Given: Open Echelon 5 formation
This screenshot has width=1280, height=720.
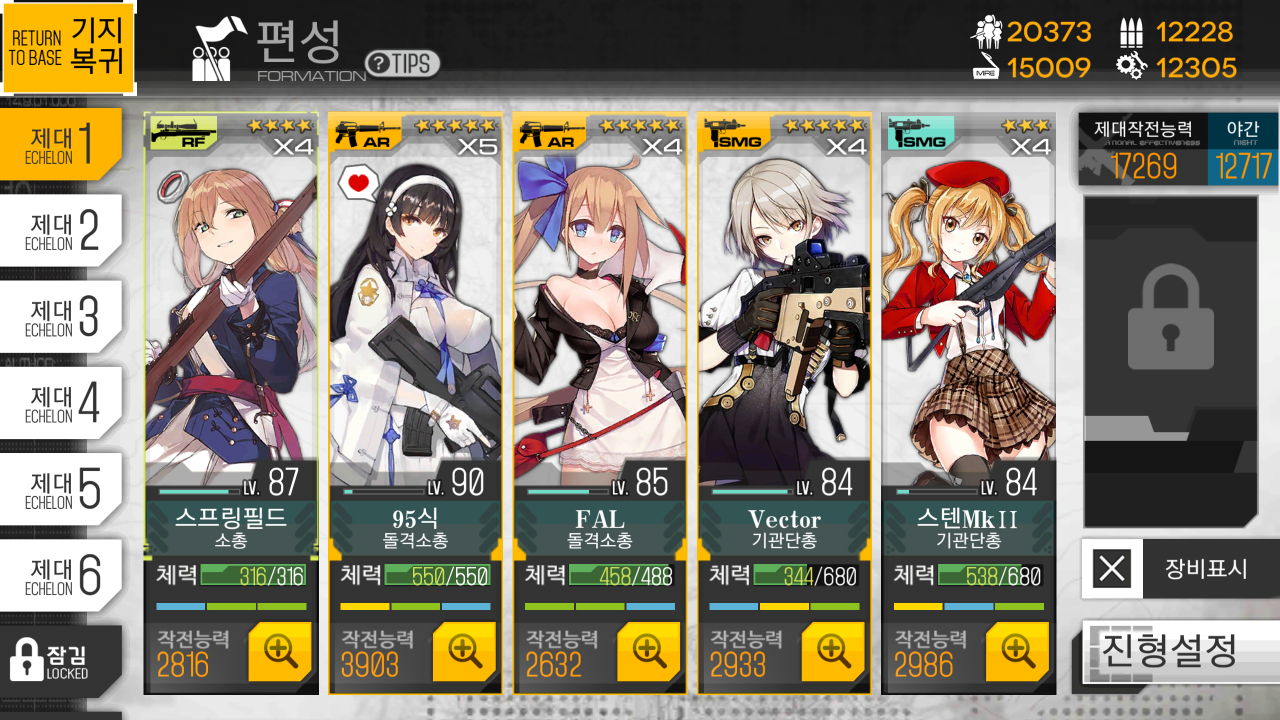Looking at the screenshot, I should click(x=60, y=489).
